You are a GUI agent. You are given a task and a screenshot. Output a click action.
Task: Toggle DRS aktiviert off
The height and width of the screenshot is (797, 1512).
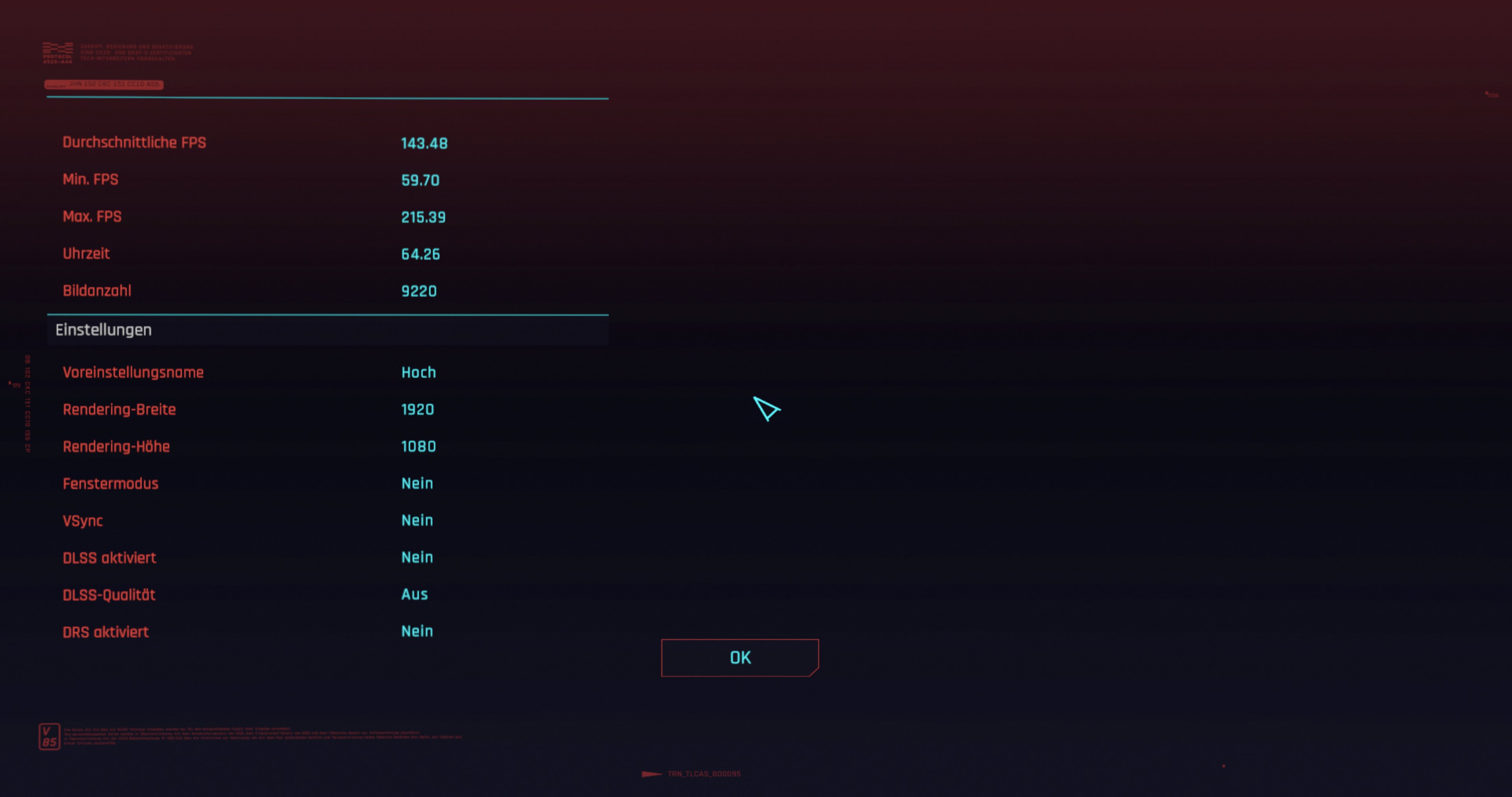pos(417,631)
